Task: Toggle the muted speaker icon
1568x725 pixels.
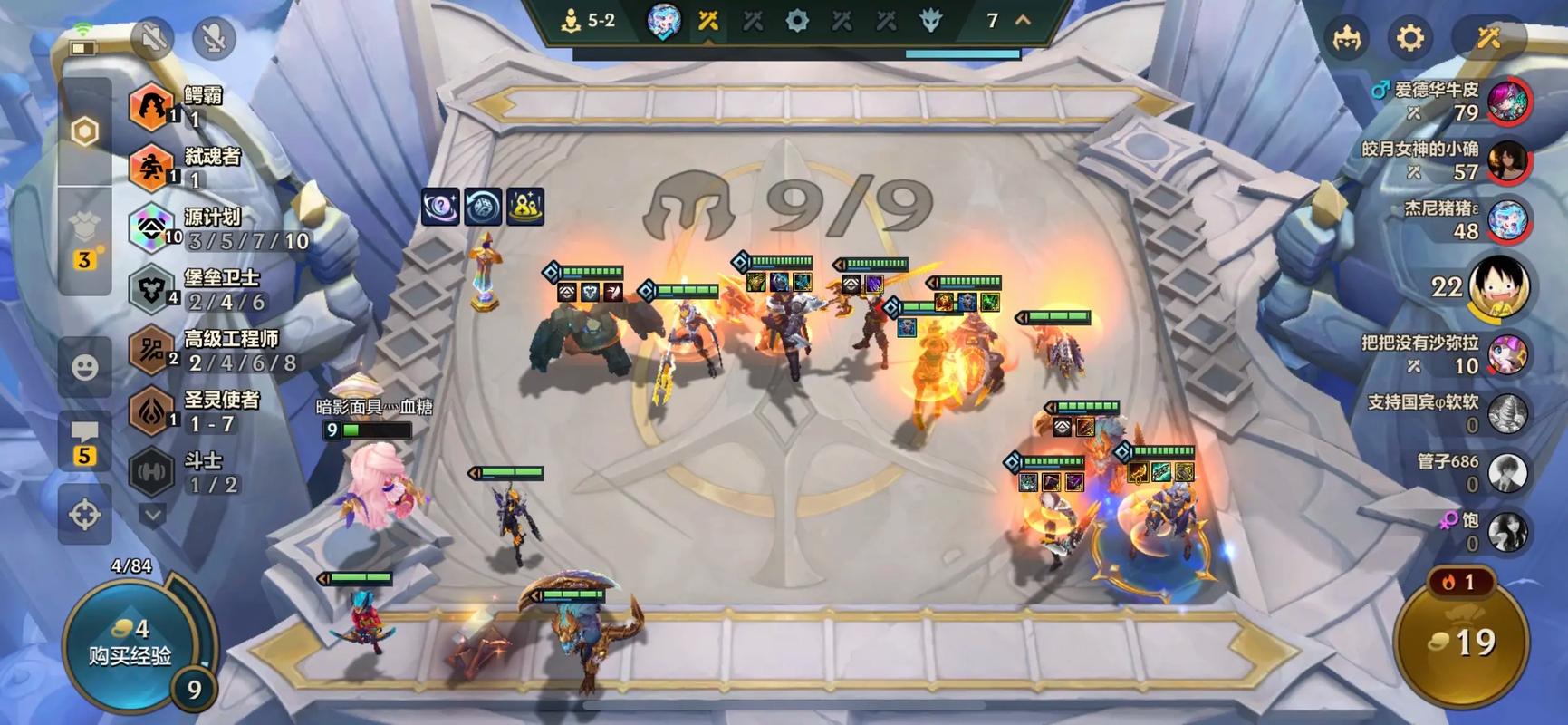Action: (x=152, y=38)
